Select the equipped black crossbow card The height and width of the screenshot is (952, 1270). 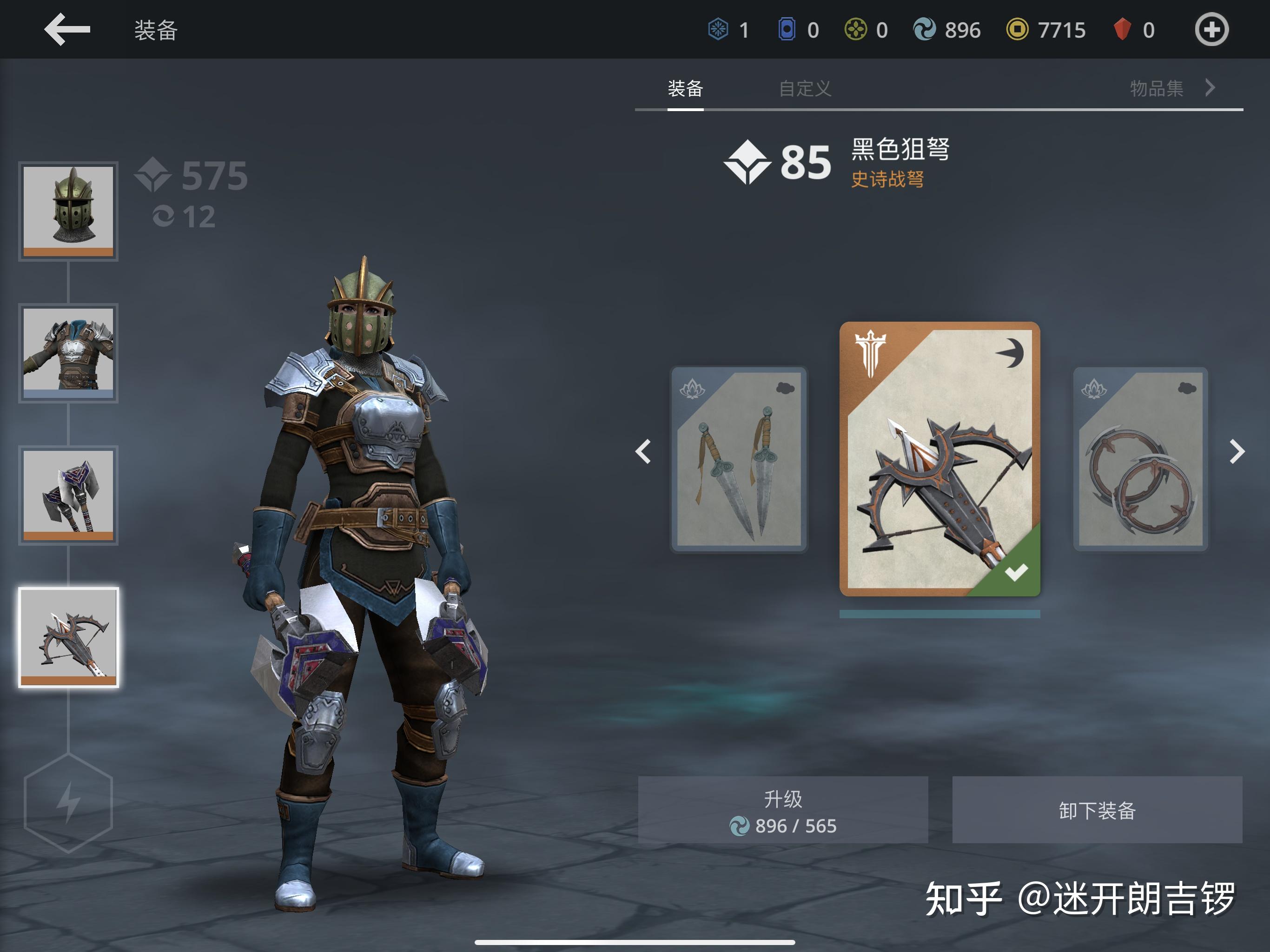[939, 459]
